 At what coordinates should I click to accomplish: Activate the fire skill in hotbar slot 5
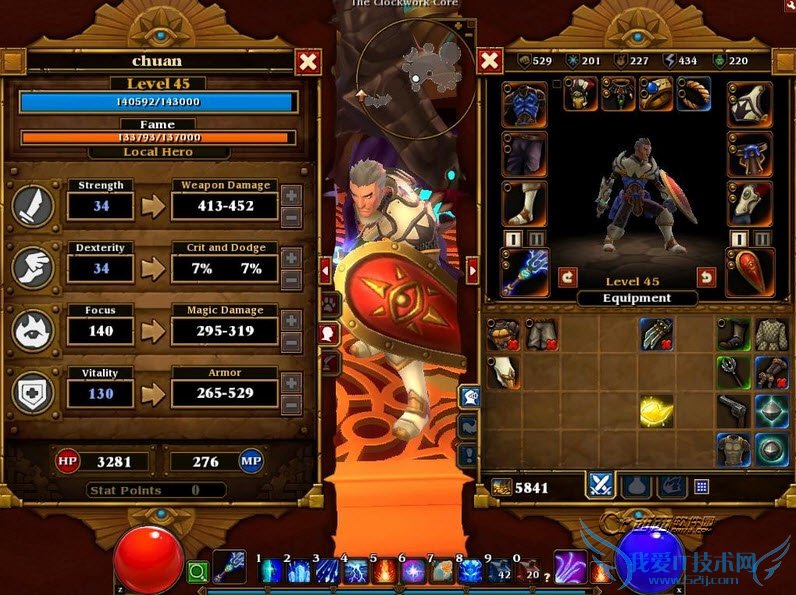(384, 573)
